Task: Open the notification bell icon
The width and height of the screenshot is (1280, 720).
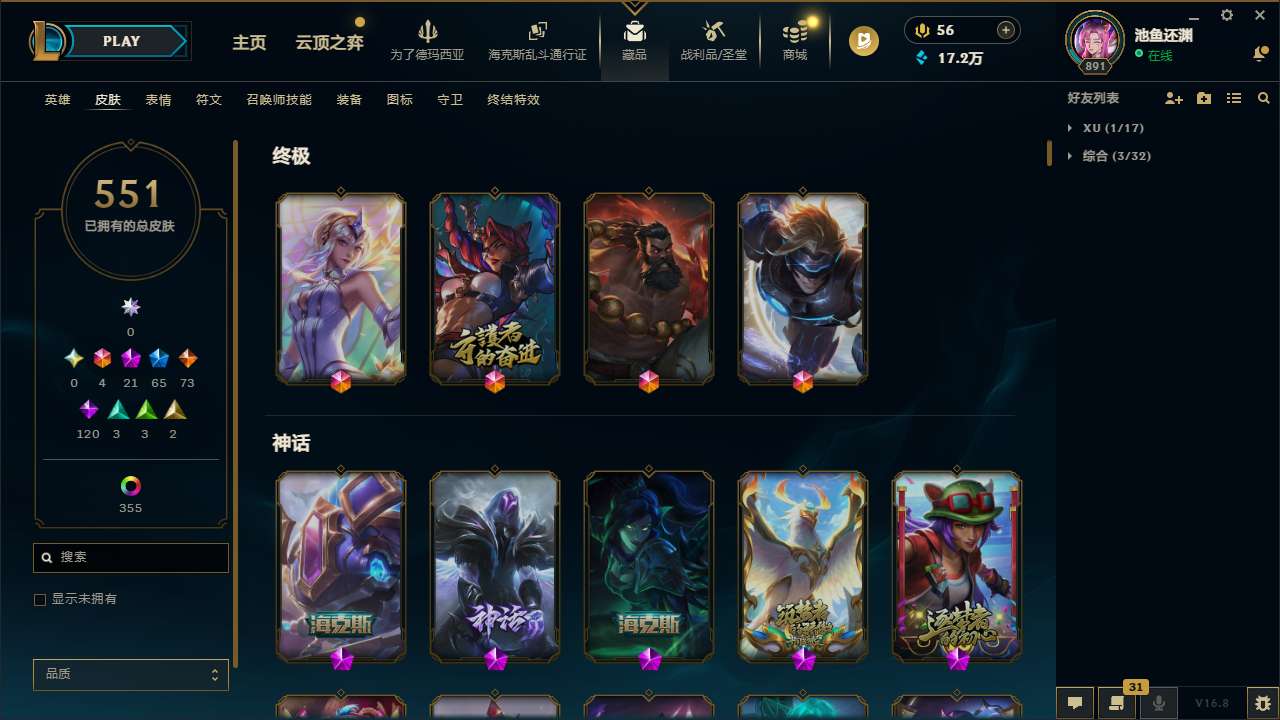Action: point(1261,52)
